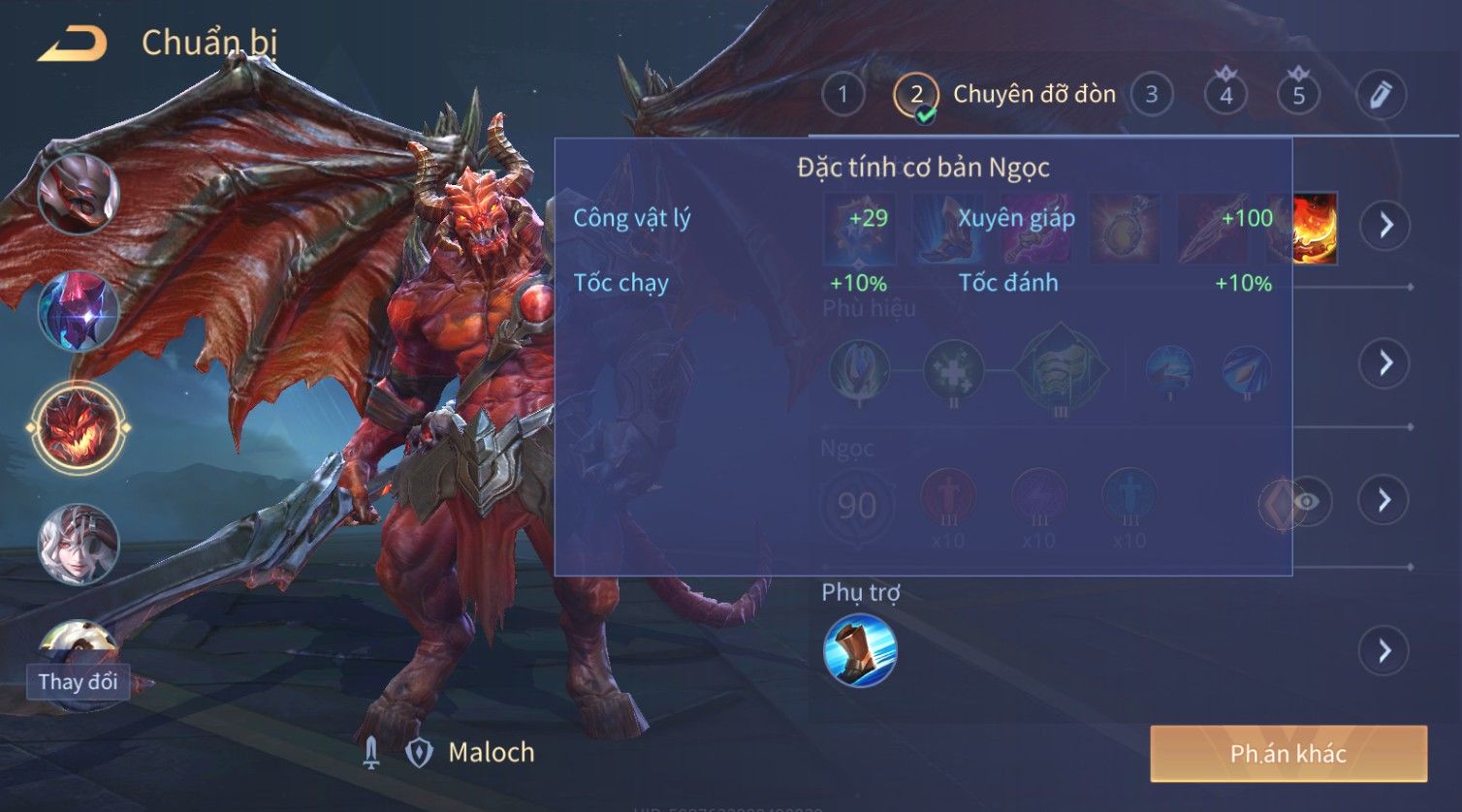Viewport: 1462px width, 812px height.
Task: Open the Ngọc arcana details arrow
Action: pyautogui.click(x=1384, y=500)
